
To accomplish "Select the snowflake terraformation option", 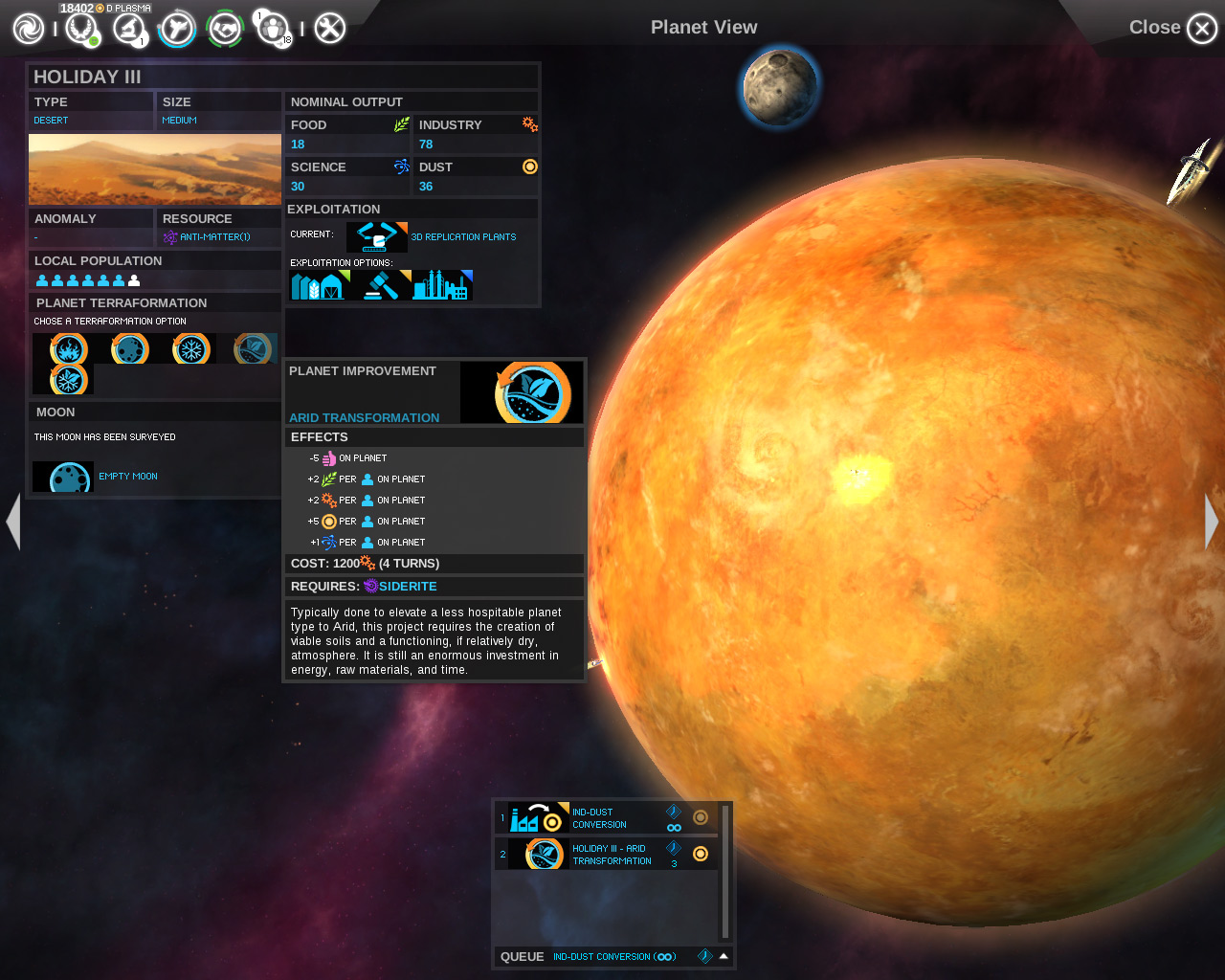I will 191,349.
